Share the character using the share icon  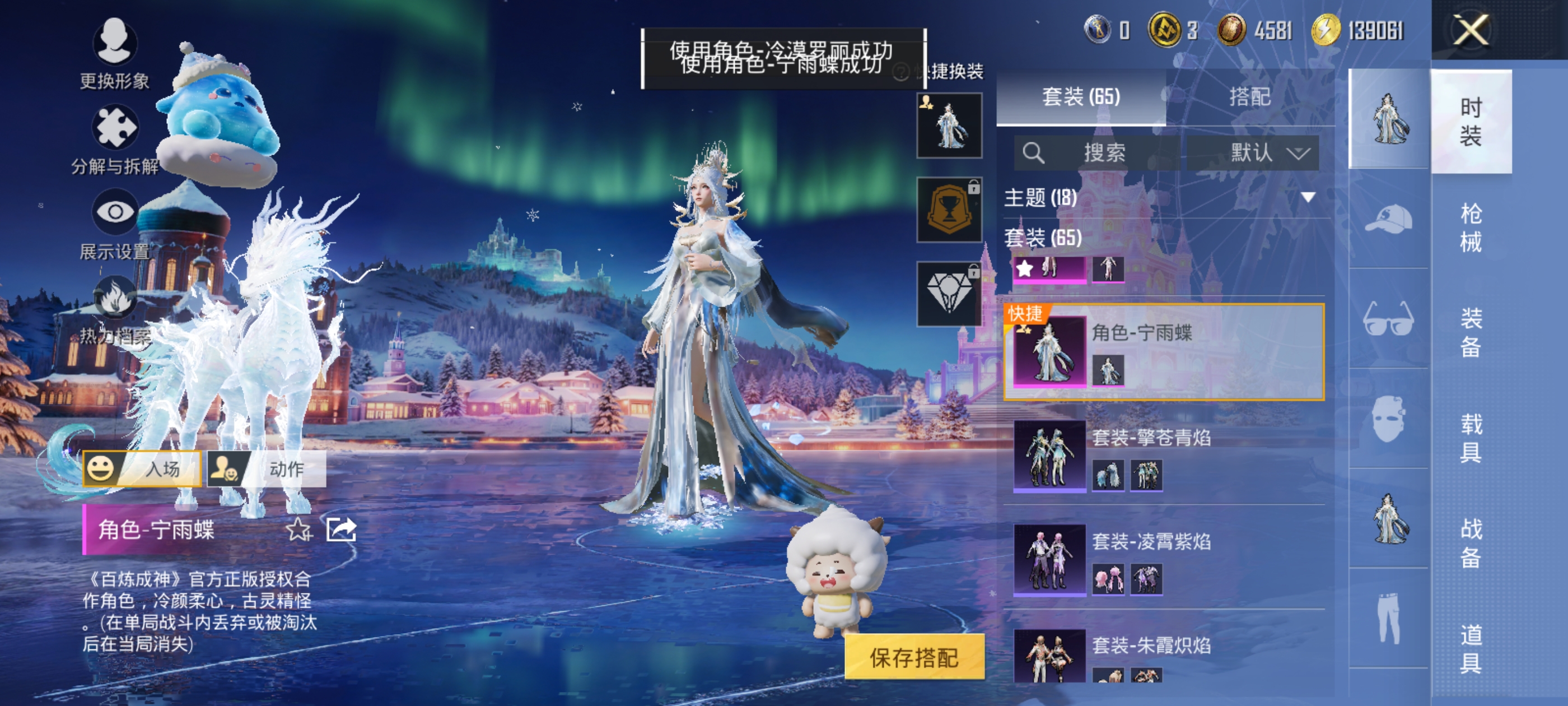click(341, 530)
